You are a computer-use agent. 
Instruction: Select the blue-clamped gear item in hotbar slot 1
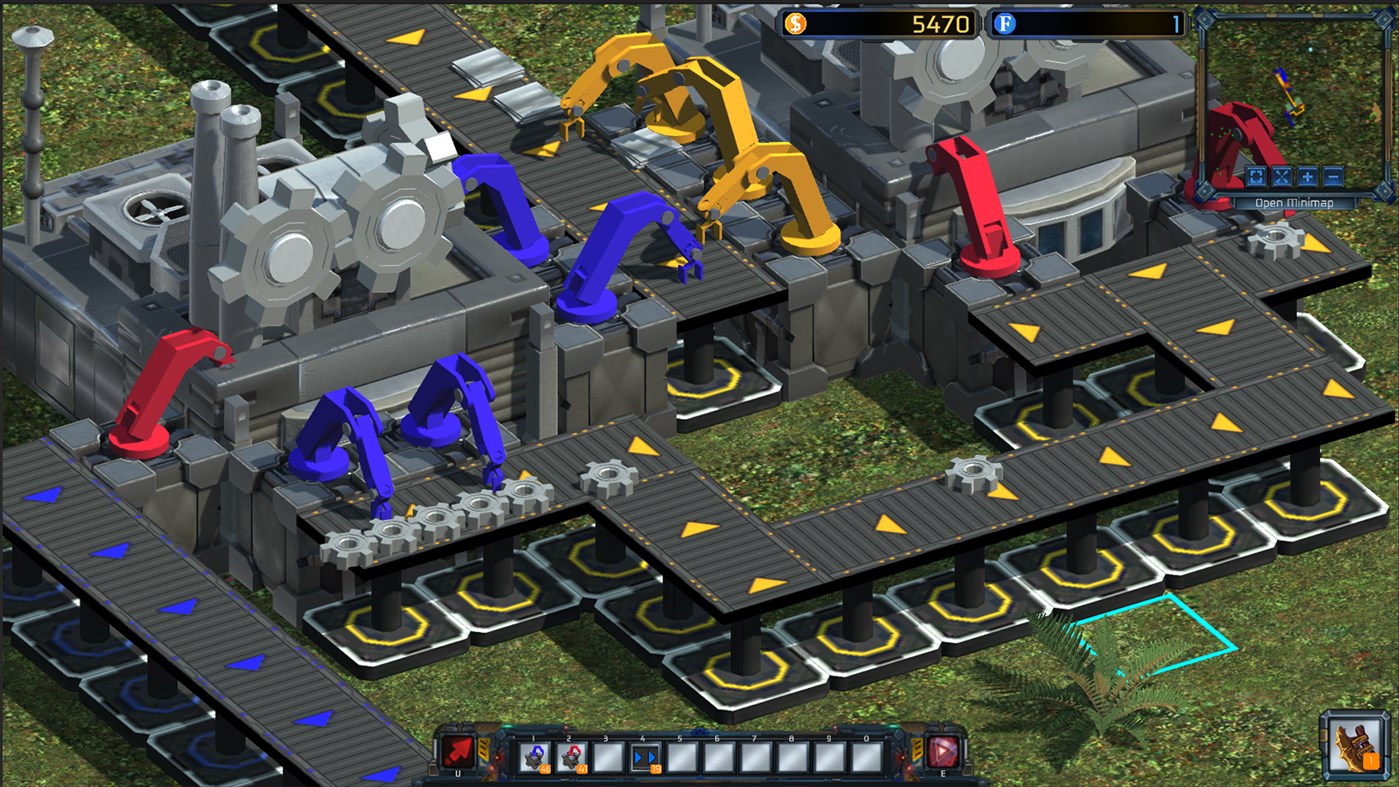click(x=533, y=757)
